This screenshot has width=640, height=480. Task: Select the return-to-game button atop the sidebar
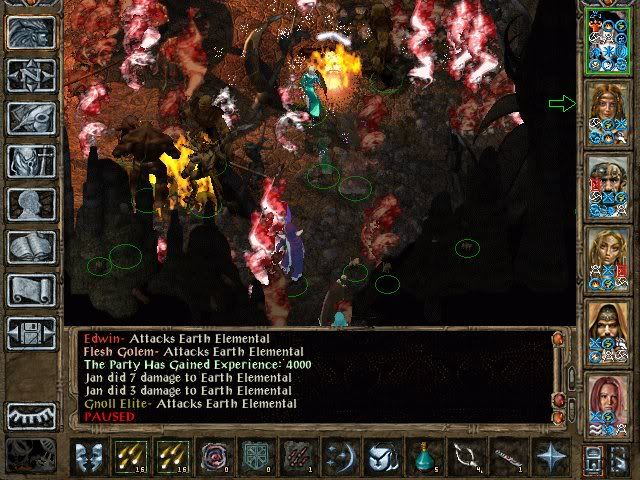coord(31,32)
